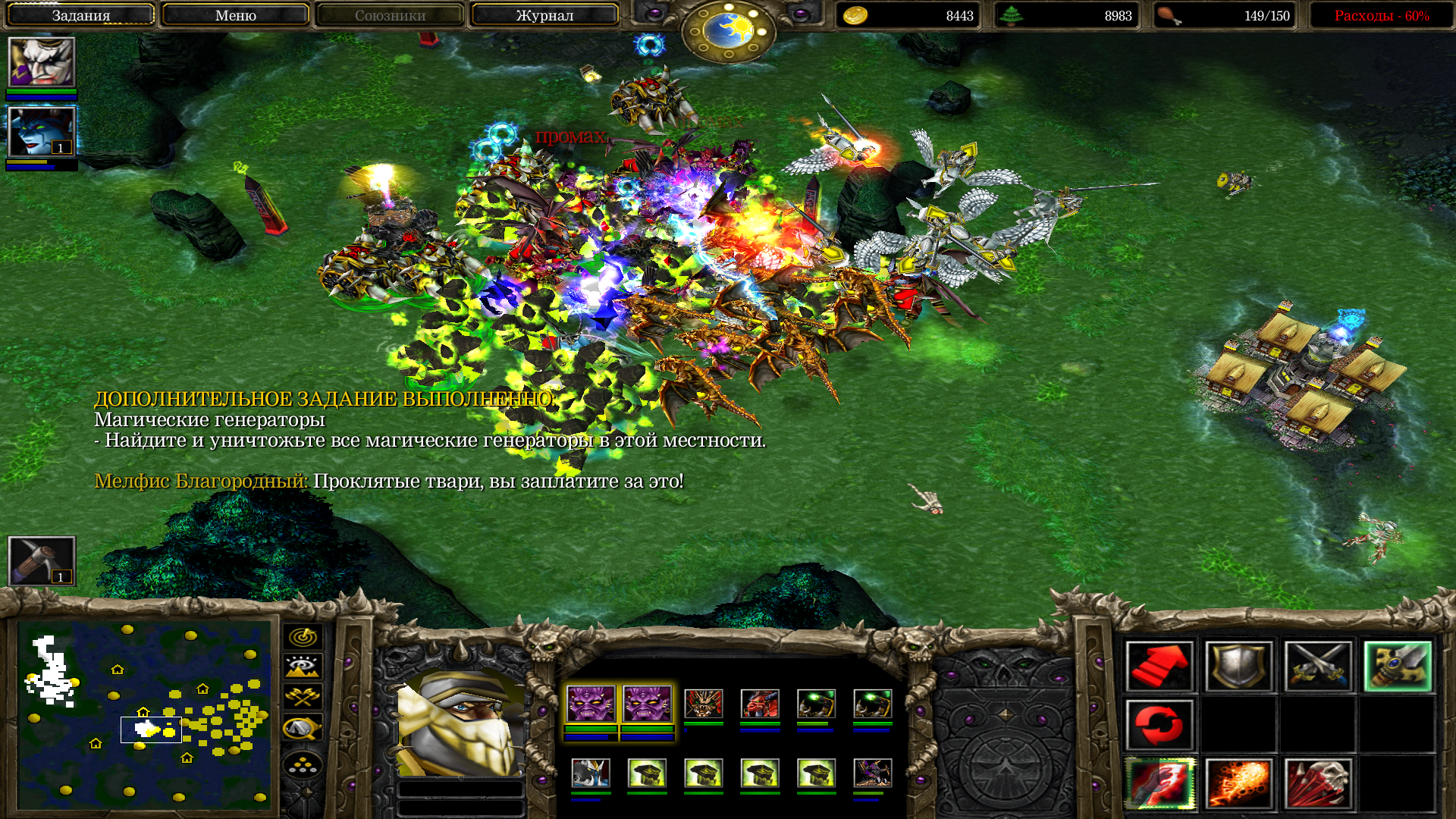Toggle ally color mode crossed-axes button
The image size is (1456, 819).
303,697
